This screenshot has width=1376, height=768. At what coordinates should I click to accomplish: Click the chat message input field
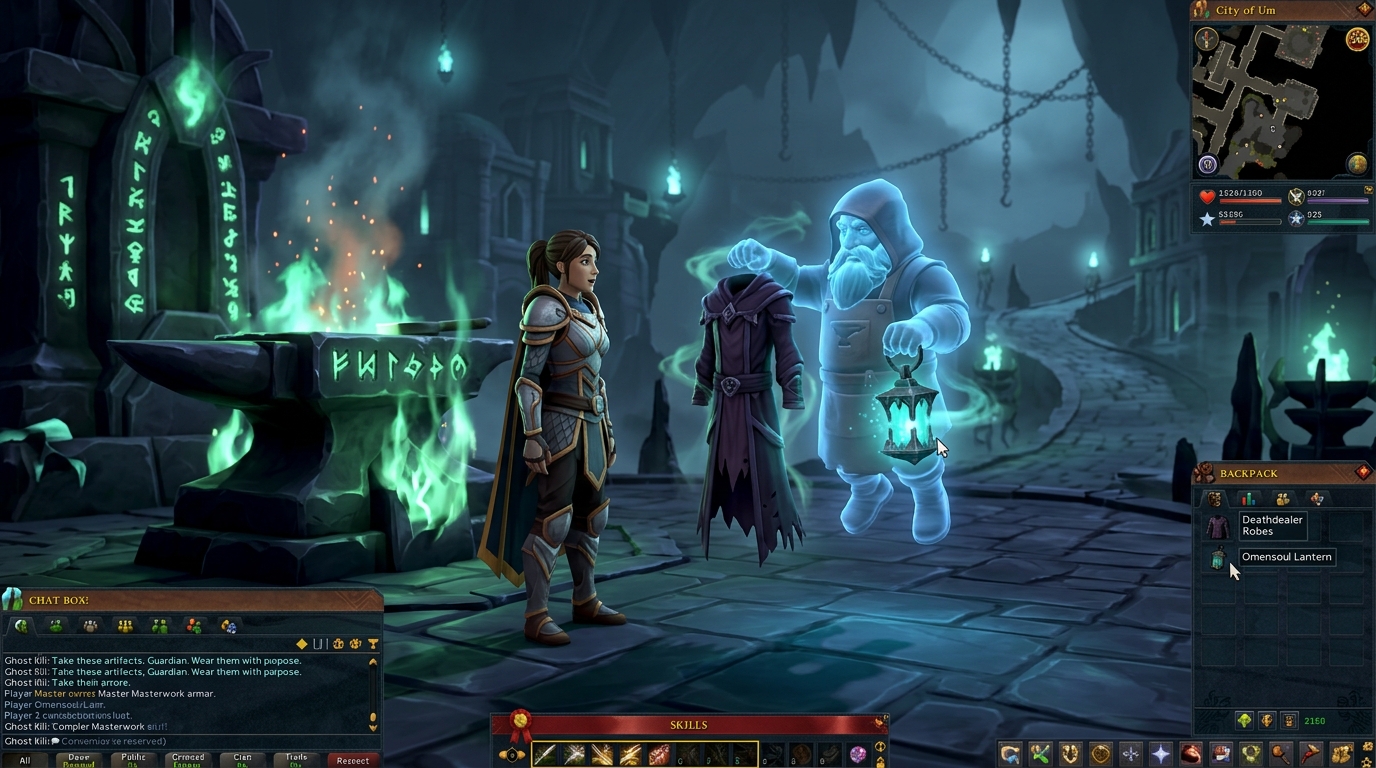point(190,741)
